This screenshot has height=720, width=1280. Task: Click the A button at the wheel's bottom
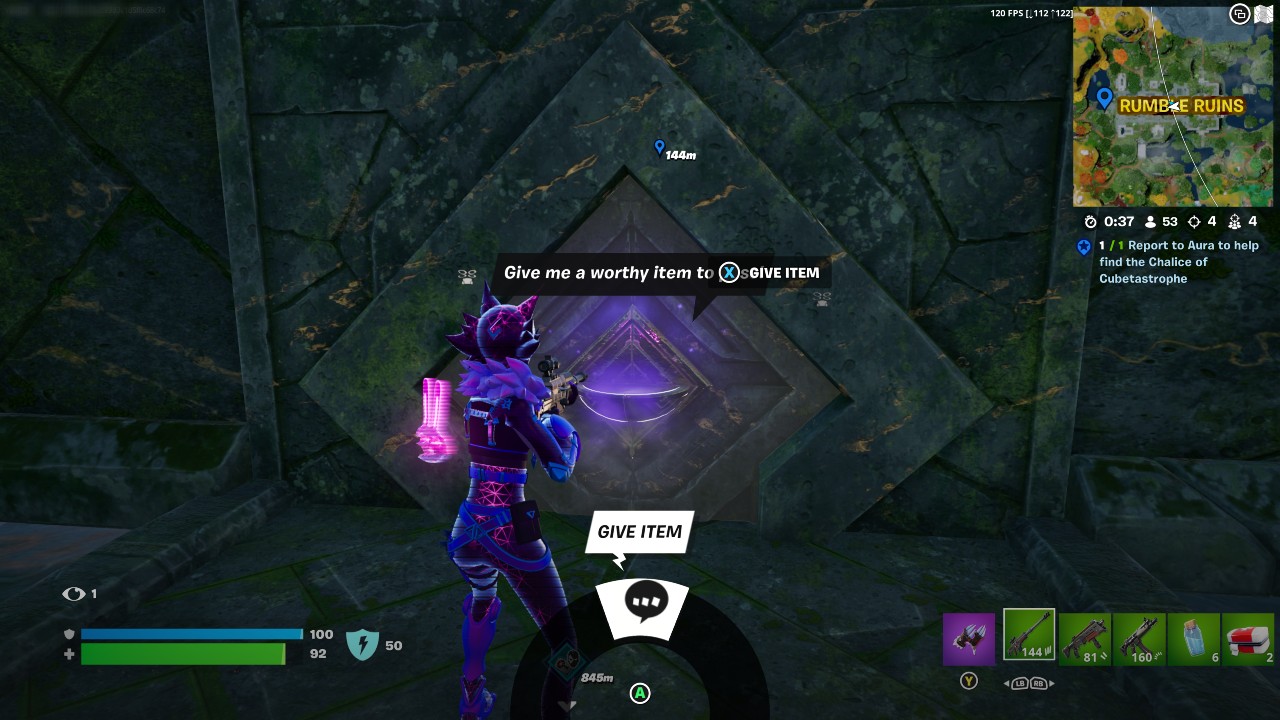click(x=639, y=692)
